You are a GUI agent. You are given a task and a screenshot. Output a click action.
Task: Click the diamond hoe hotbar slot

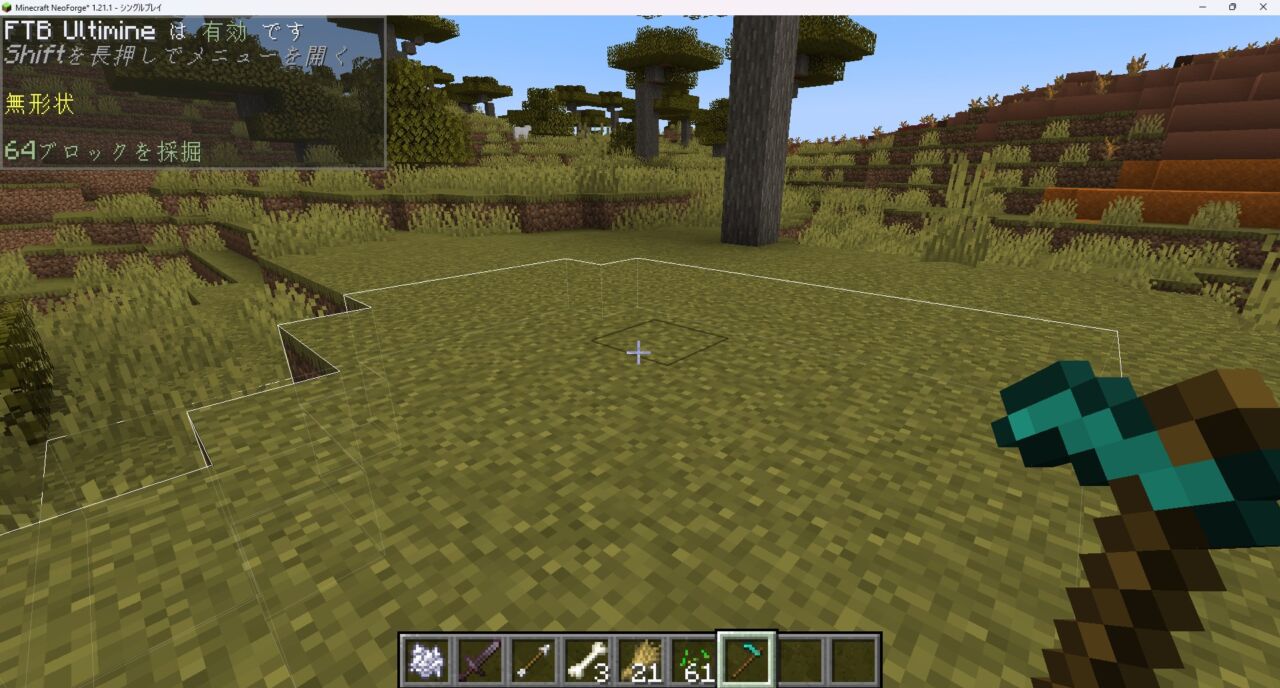point(747,660)
